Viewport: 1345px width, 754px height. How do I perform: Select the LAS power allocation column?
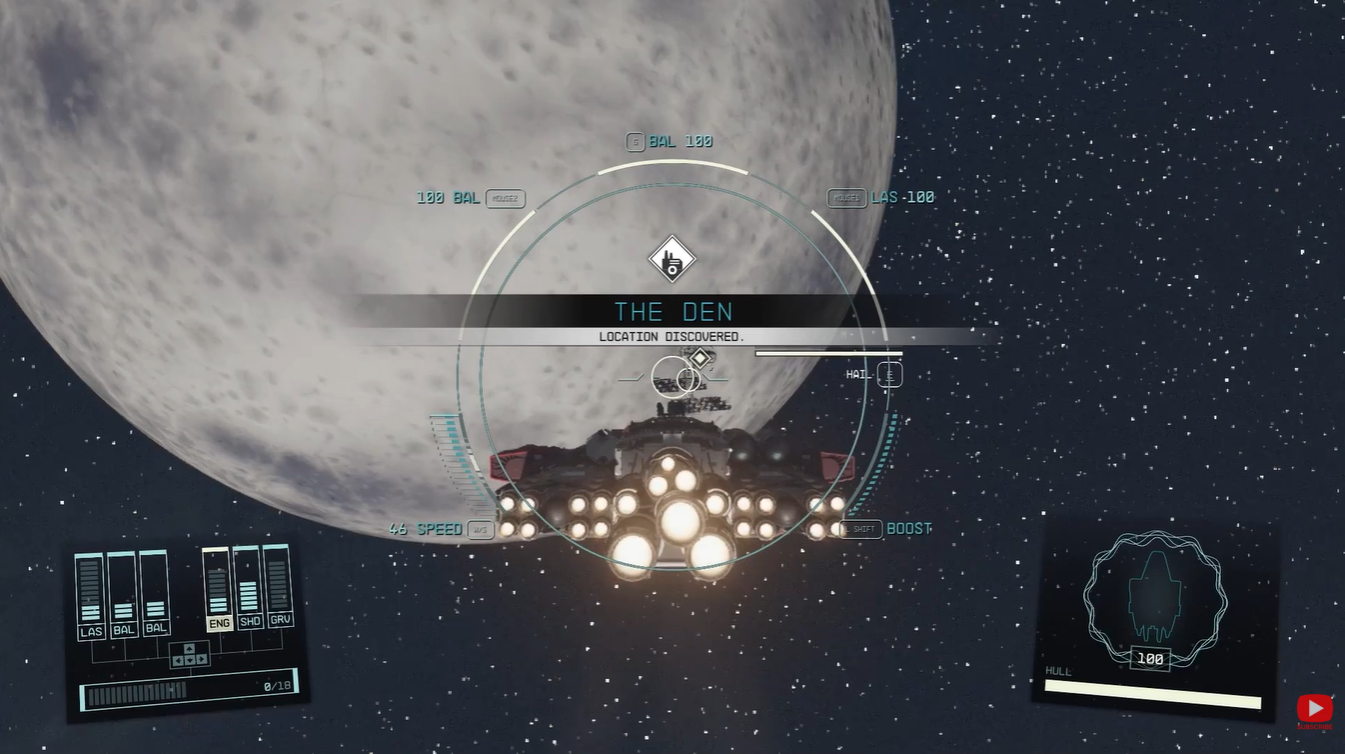(90, 596)
